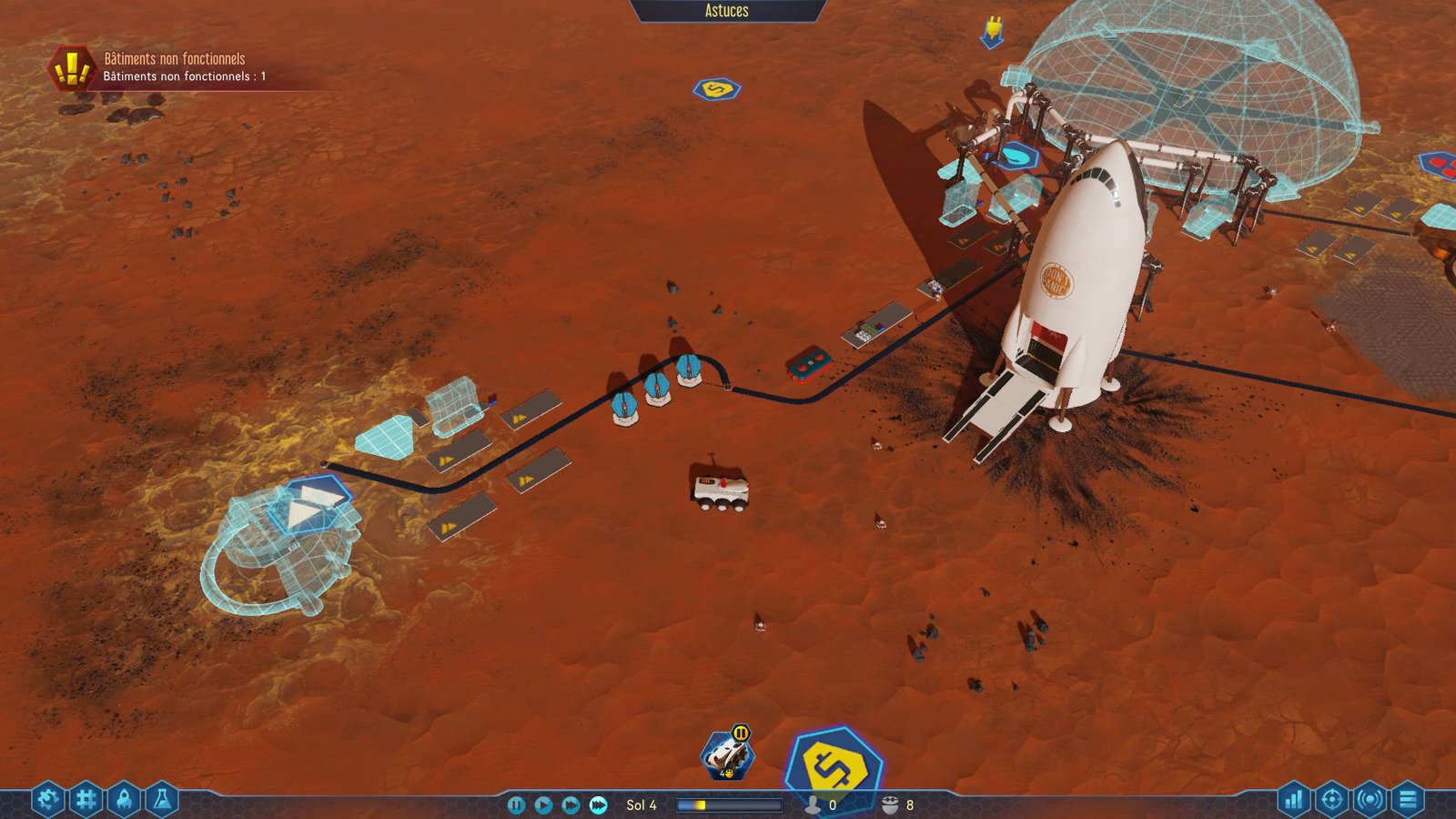Image resolution: width=1456 pixels, height=819 pixels.
Task: Open the crosshair map overview button
Action: (1331, 800)
